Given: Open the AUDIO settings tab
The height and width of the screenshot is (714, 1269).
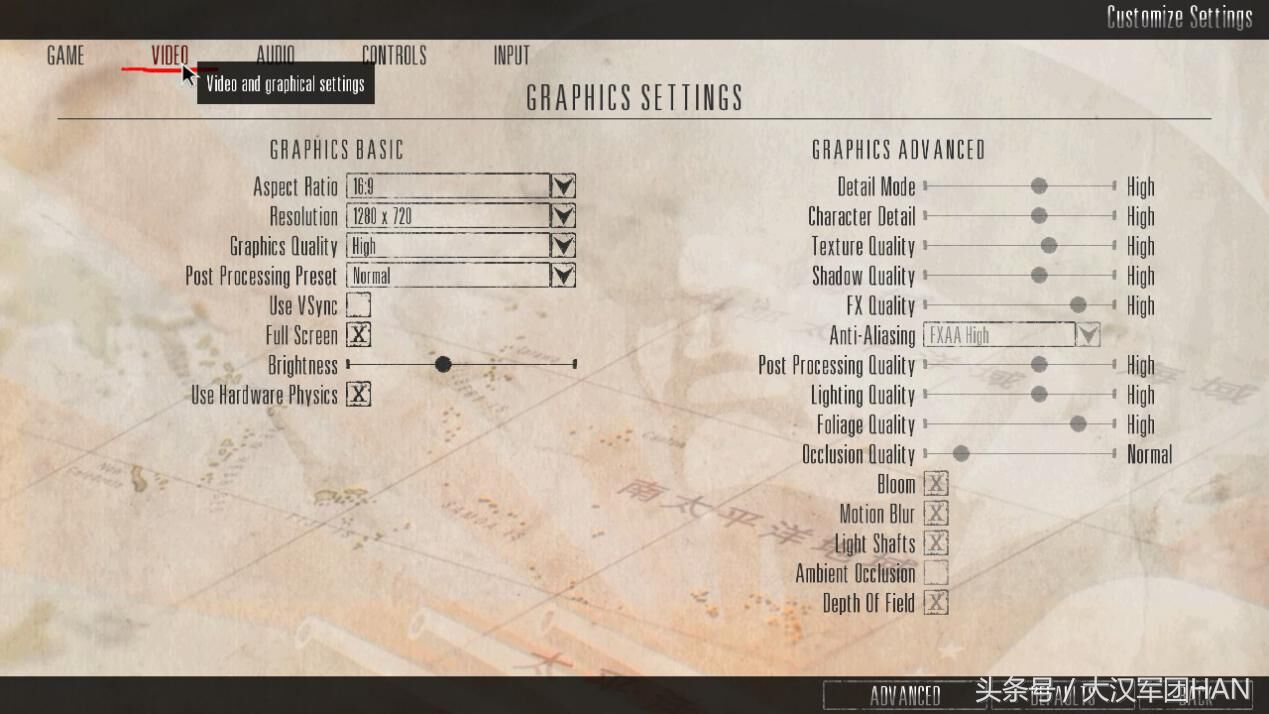Looking at the screenshot, I should pyautogui.click(x=275, y=56).
